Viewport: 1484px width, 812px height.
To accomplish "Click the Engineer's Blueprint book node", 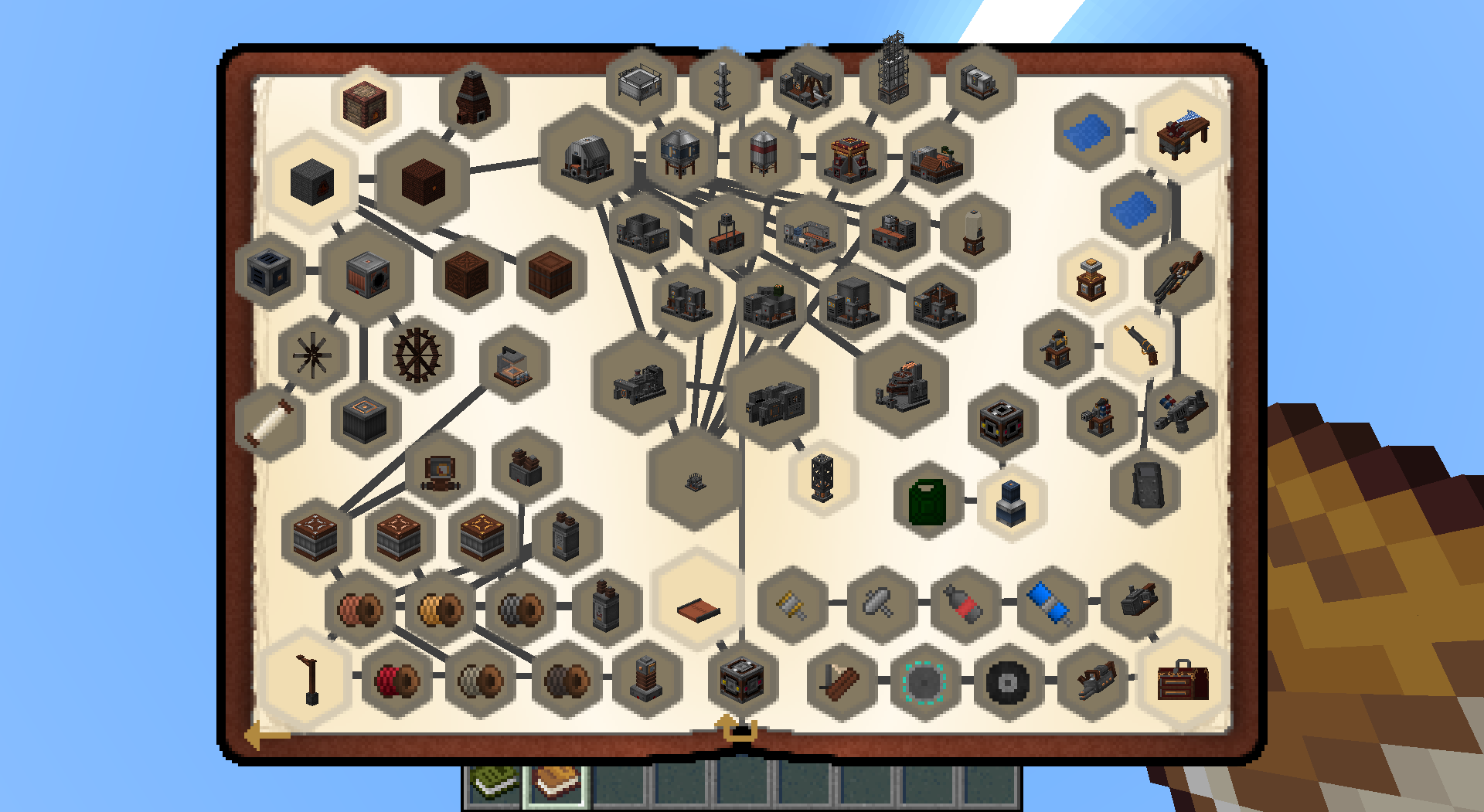I will coord(698,610).
